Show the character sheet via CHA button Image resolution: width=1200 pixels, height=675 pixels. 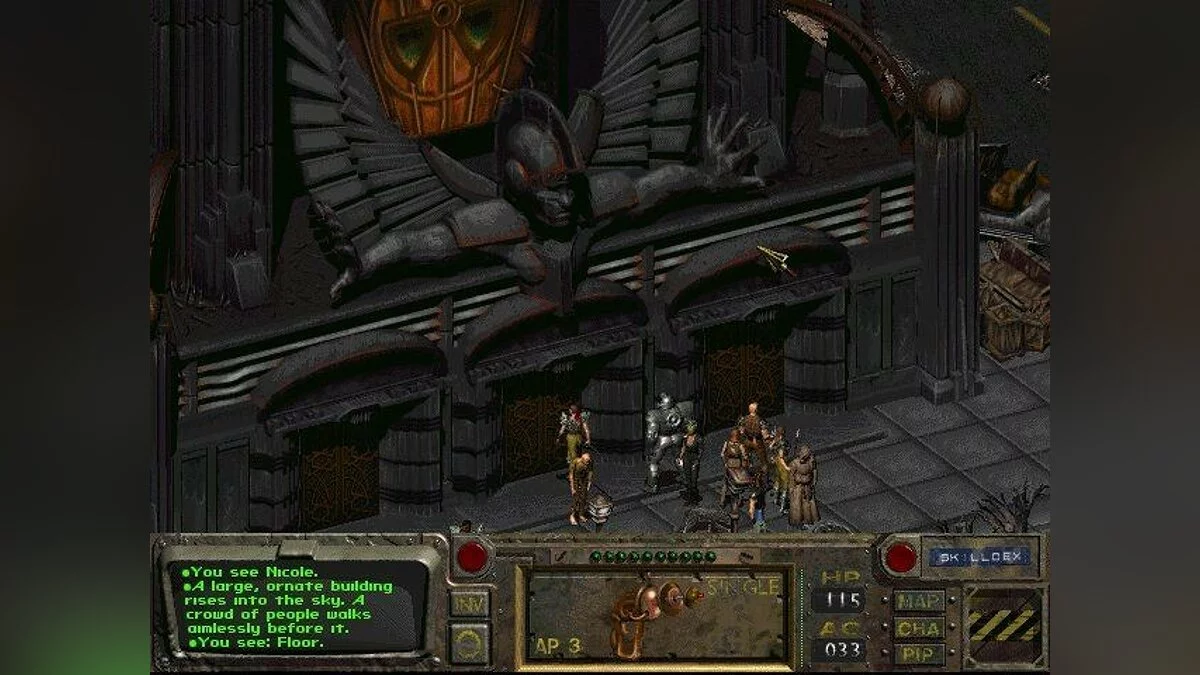click(919, 628)
